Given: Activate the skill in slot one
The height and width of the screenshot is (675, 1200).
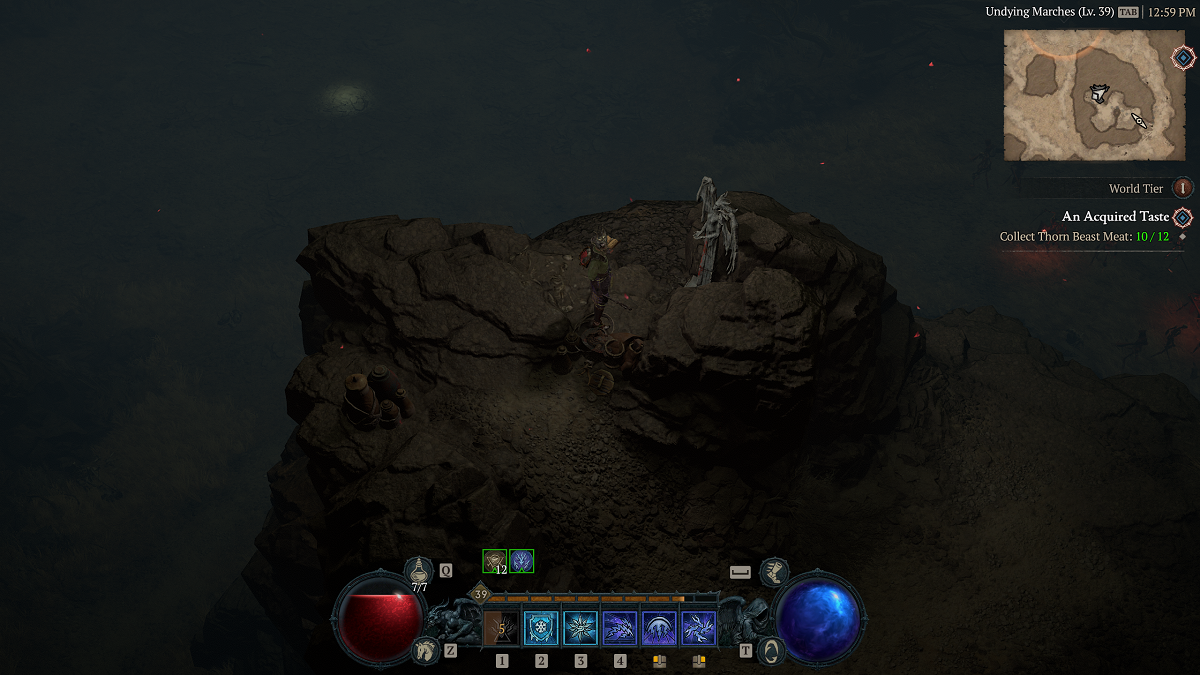Looking at the screenshot, I should coord(501,628).
